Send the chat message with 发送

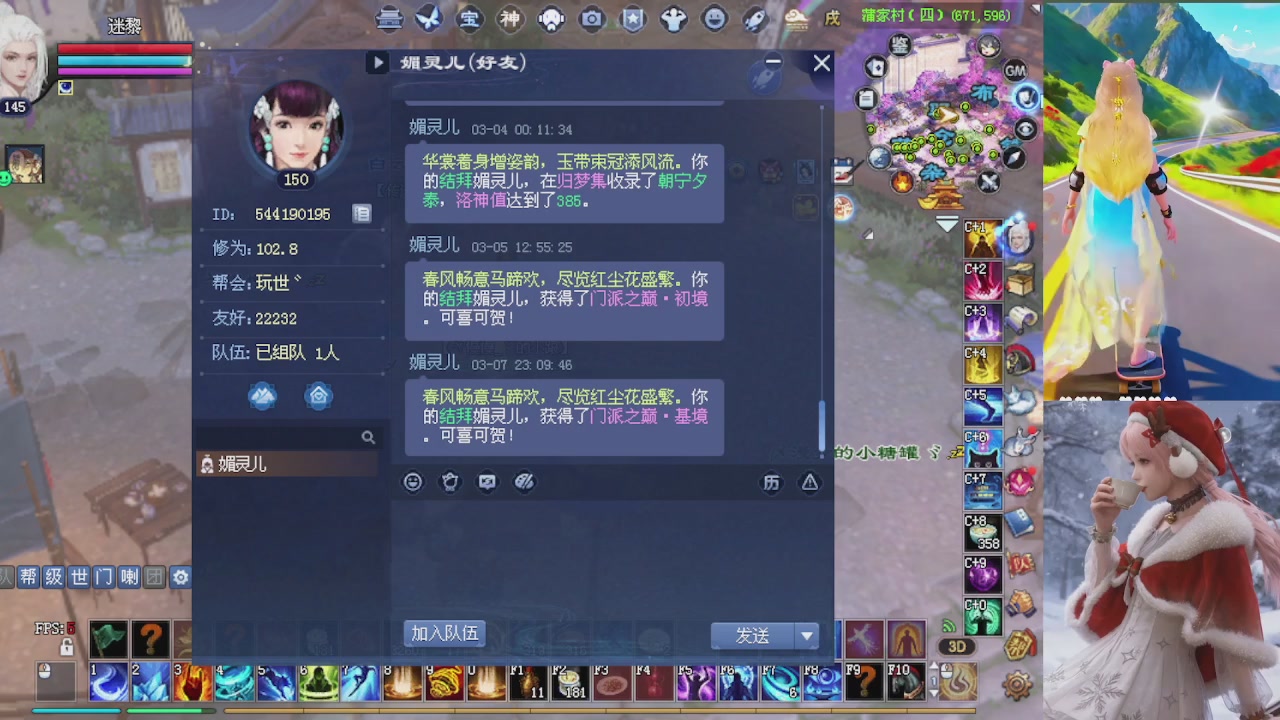click(x=752, y=636)
